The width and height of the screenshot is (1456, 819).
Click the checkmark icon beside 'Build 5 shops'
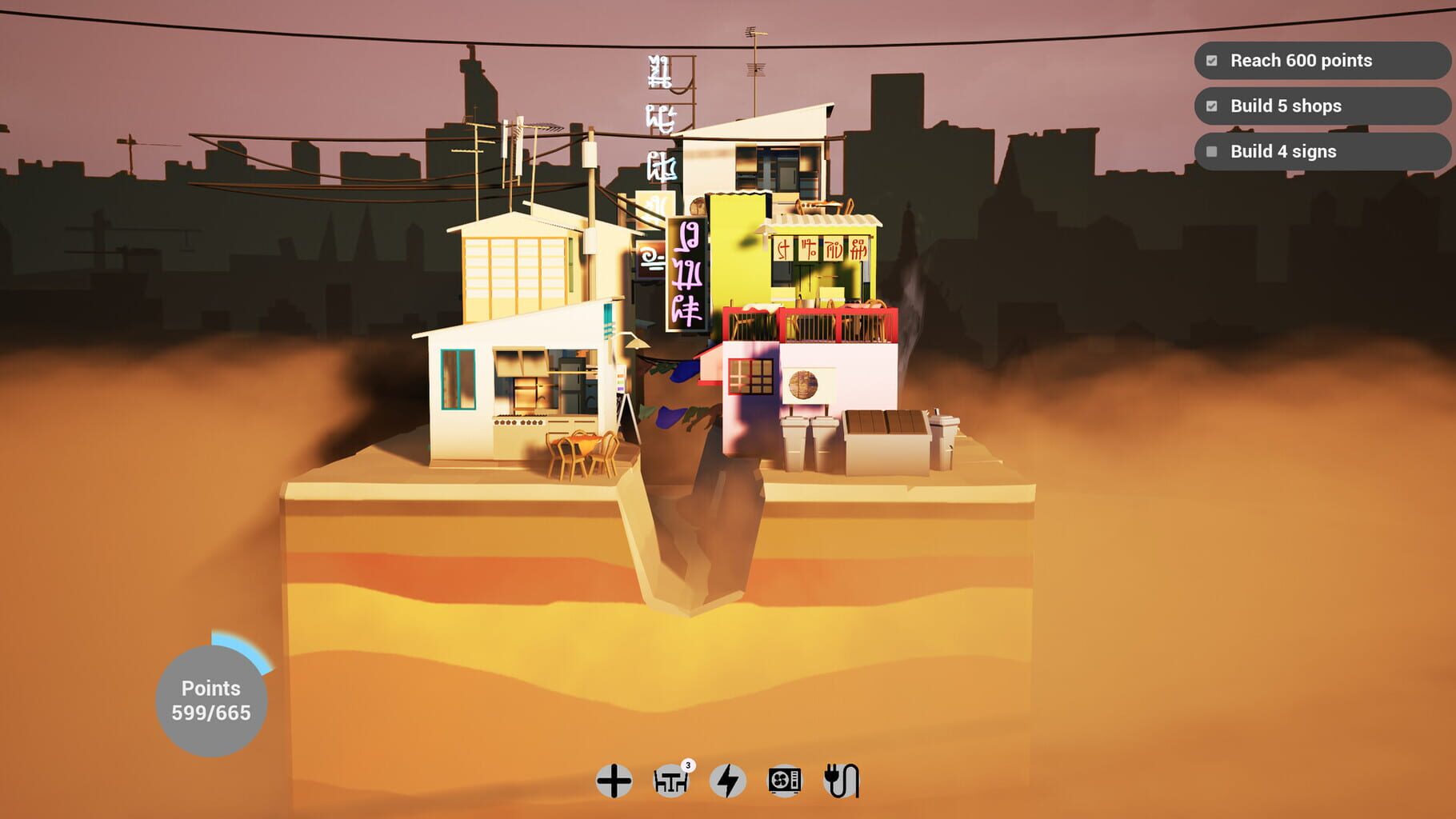1210,106
